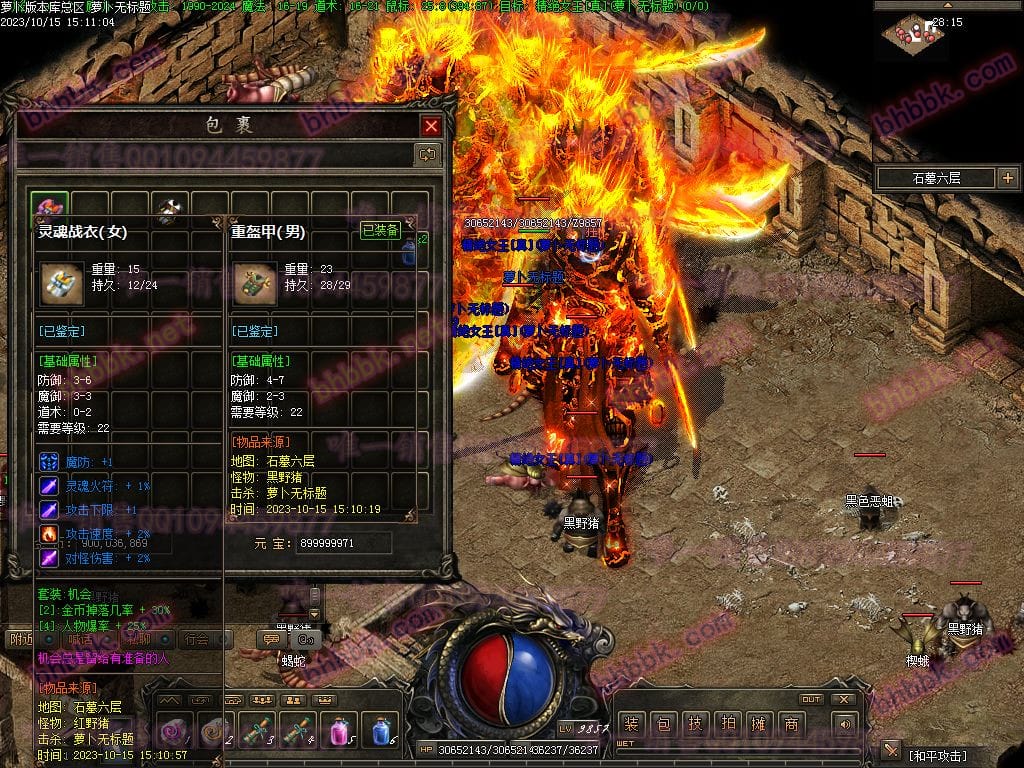
Task: Use the blue potion in hotbar slot 6
Action: pyautogui.click(x=379, y=729)
